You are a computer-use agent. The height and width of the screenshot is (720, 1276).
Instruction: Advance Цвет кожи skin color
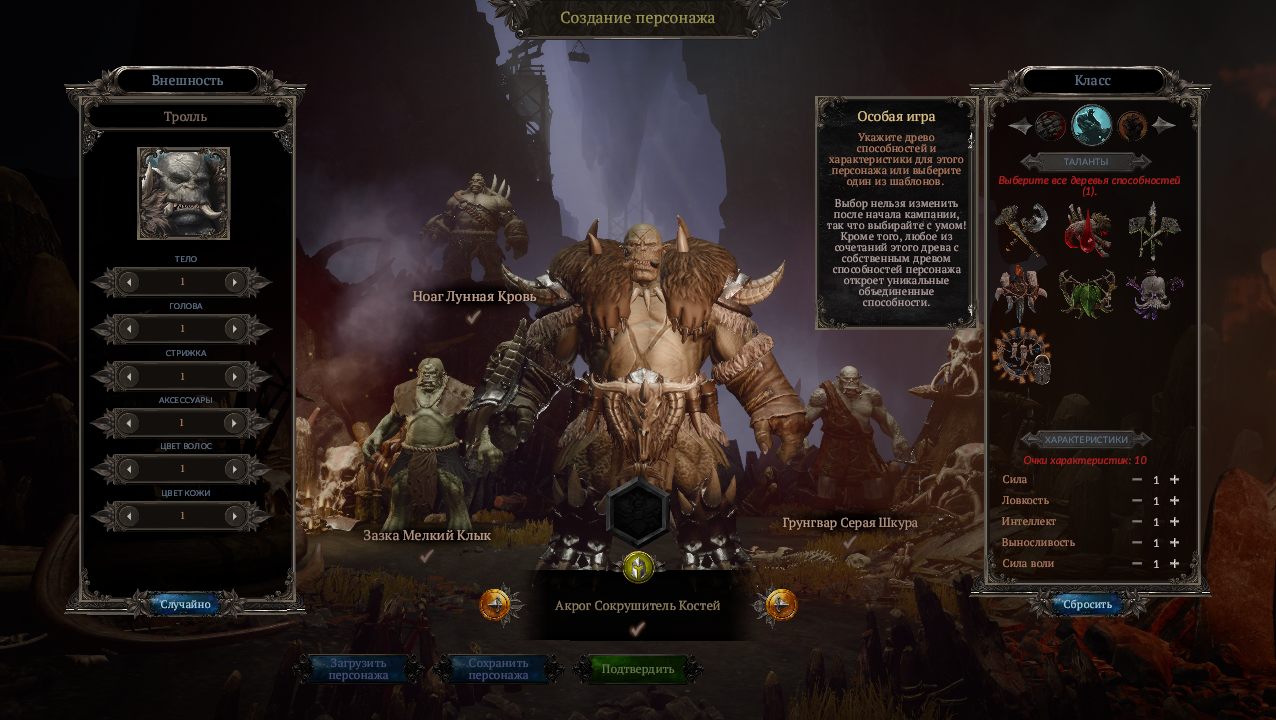[235, 516]
